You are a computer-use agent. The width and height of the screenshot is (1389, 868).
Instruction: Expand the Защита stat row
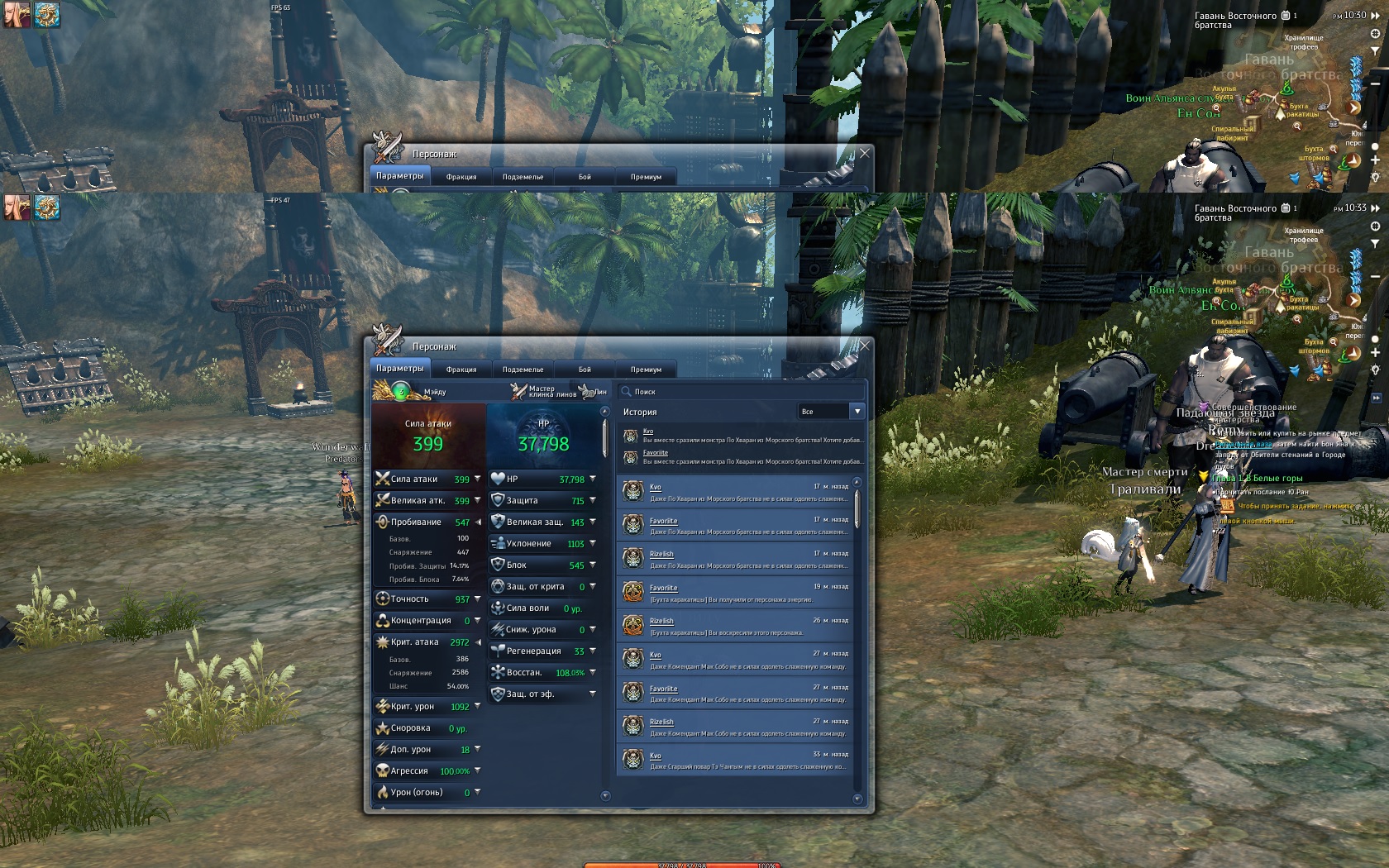tap(593, 500)
